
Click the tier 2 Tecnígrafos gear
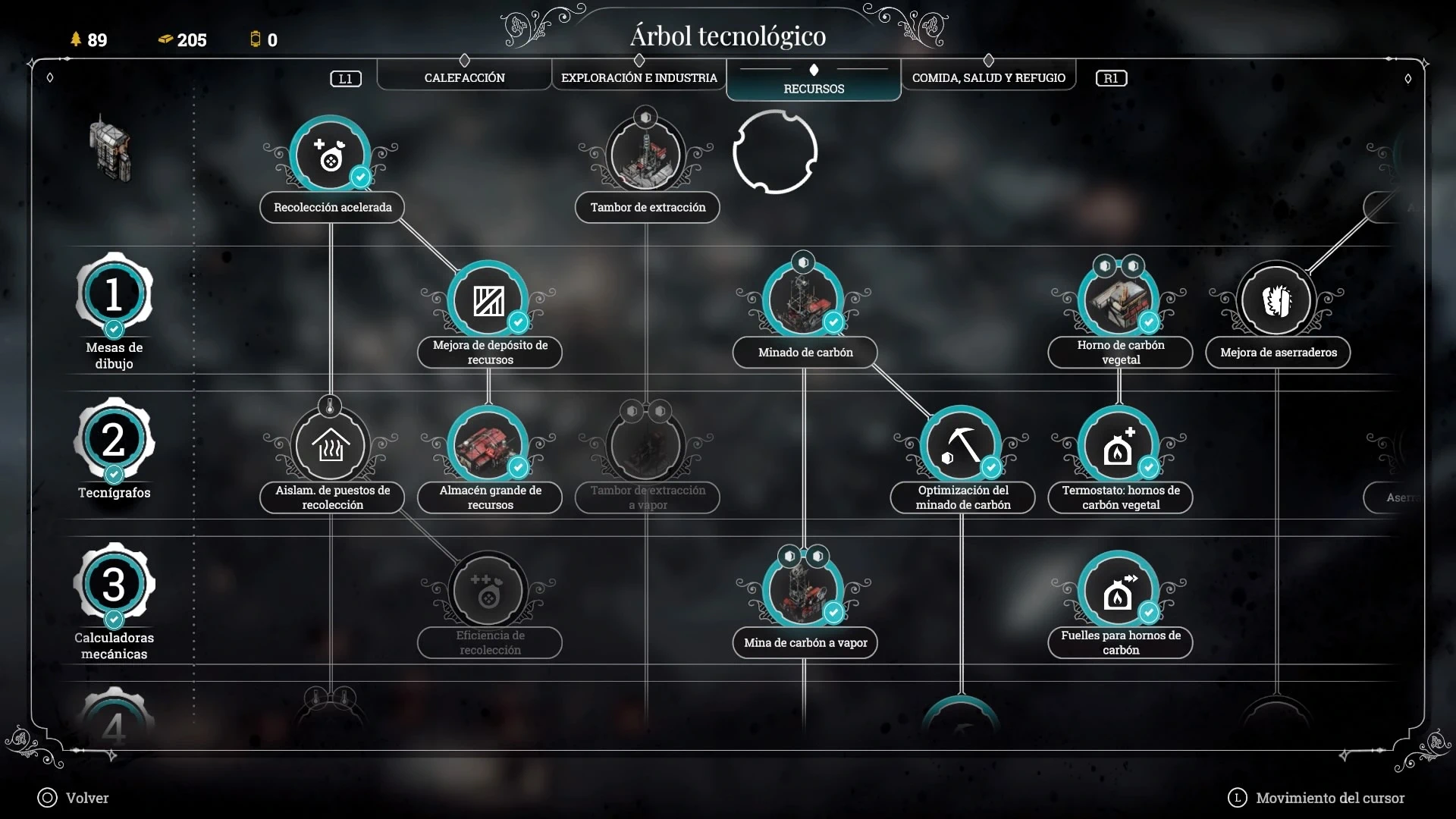coord(114,439)
